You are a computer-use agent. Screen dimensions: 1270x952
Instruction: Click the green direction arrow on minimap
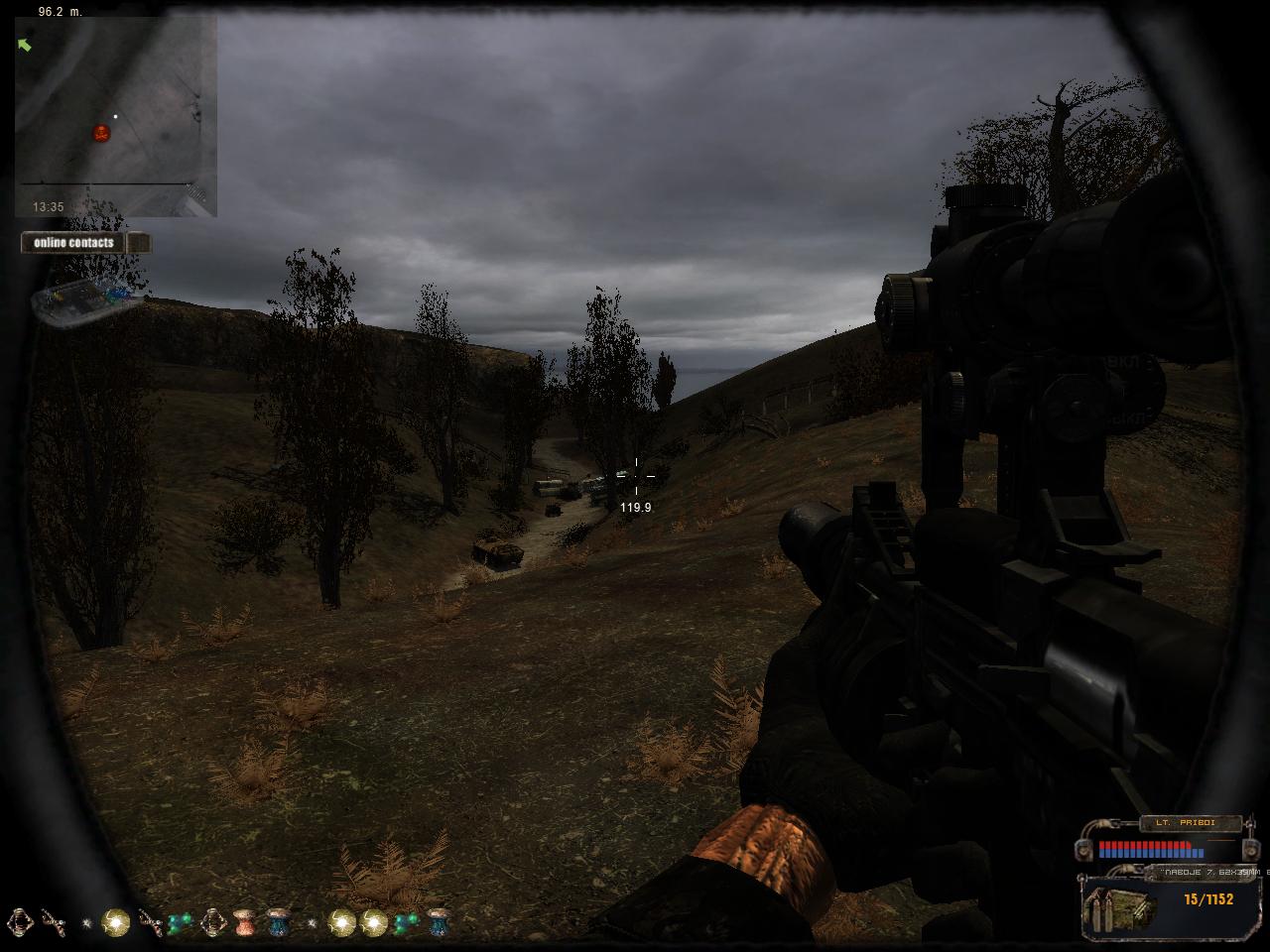point(25,45)
